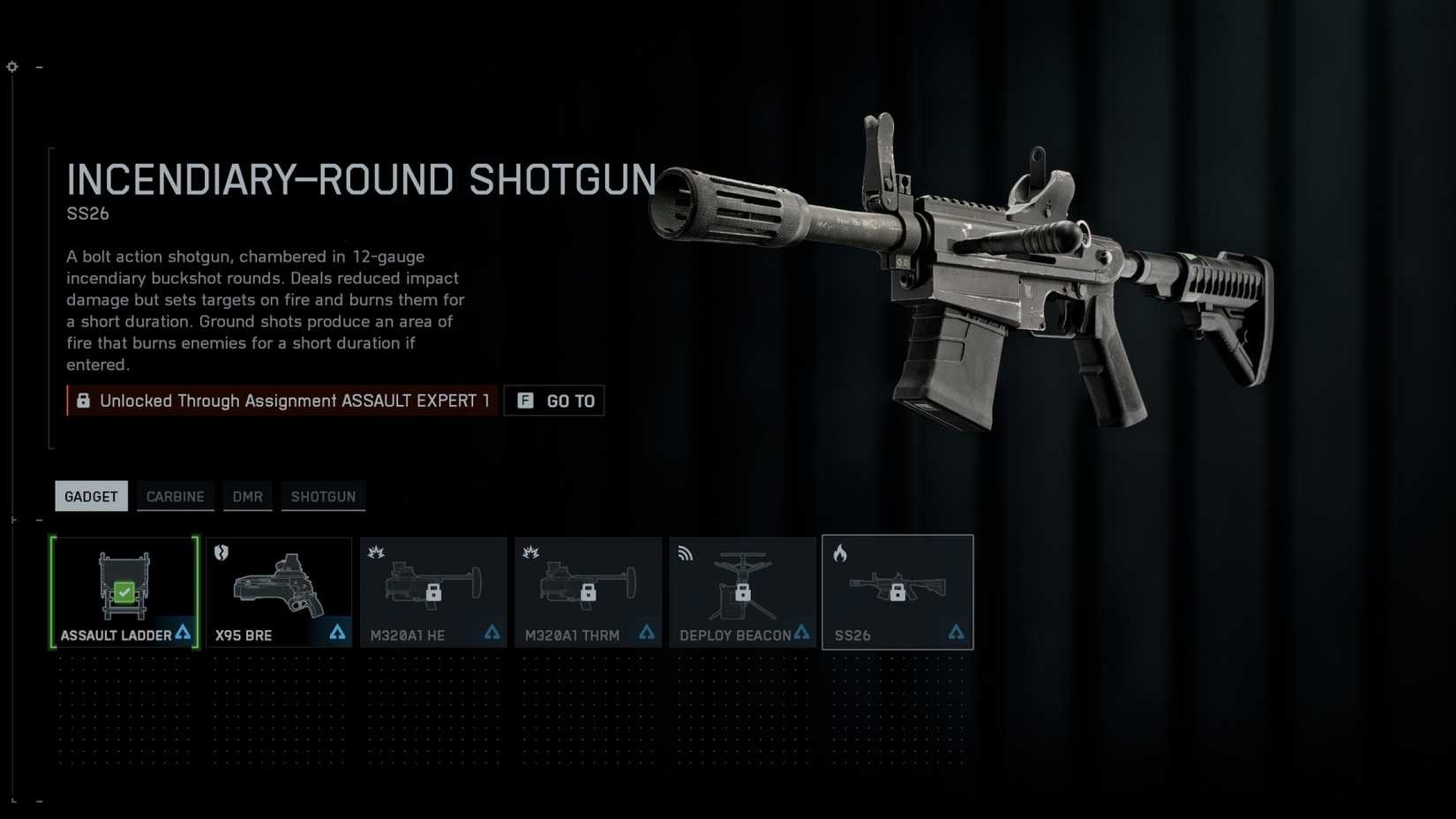Screen dimensions: 1456x819
Task: Click the blue triangle on Assault Ladder card
Action: tap(182, 632)
